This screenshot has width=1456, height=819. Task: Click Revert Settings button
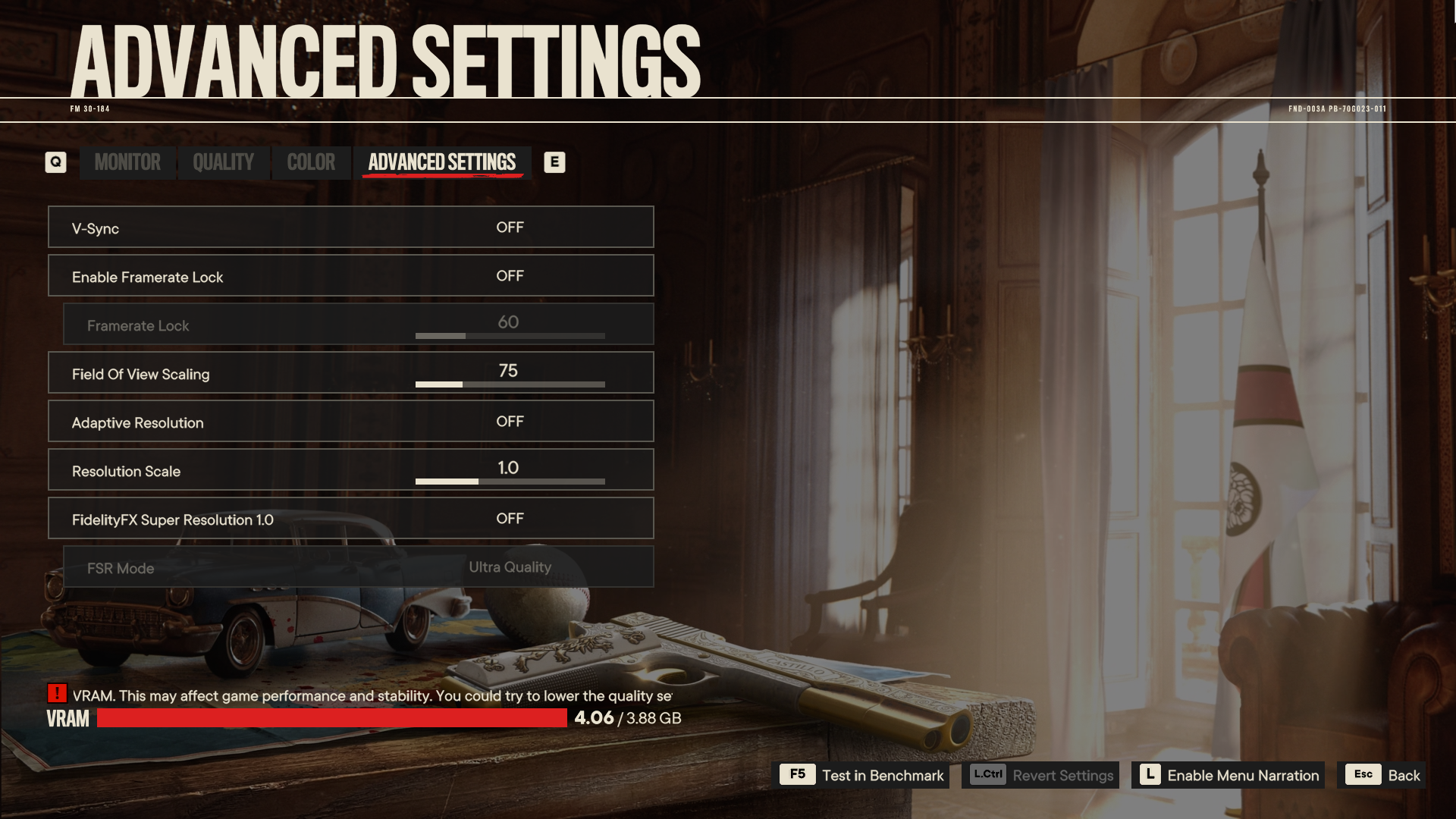click(1040, 775)
